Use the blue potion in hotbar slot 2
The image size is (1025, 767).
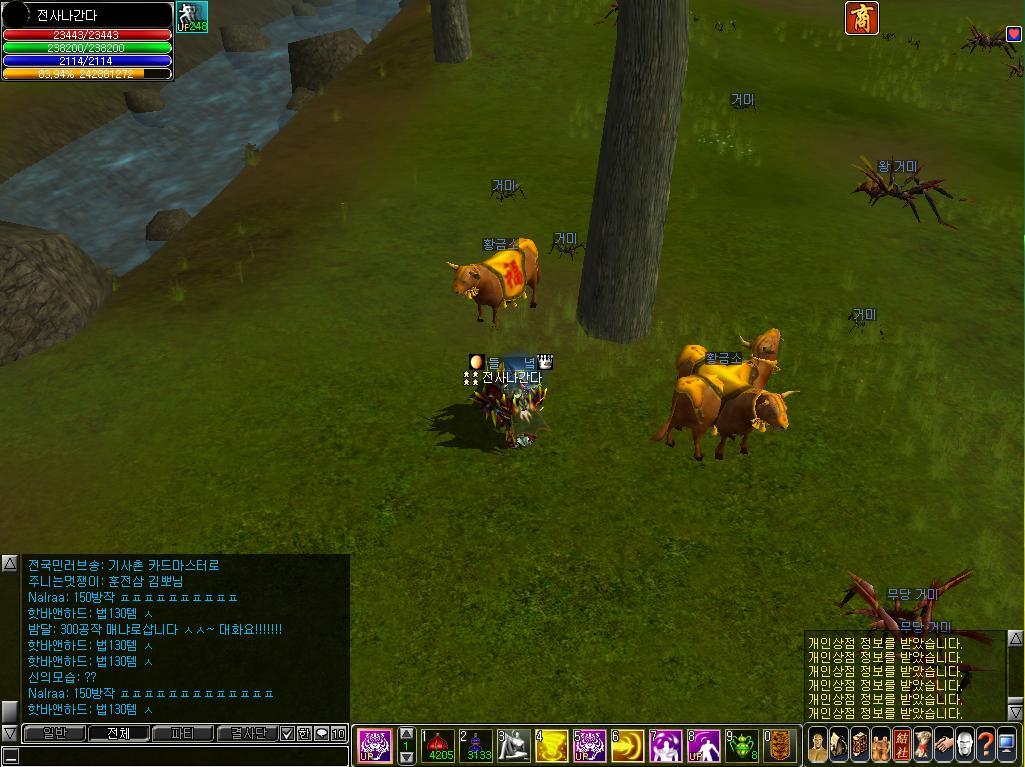point(476,746)
